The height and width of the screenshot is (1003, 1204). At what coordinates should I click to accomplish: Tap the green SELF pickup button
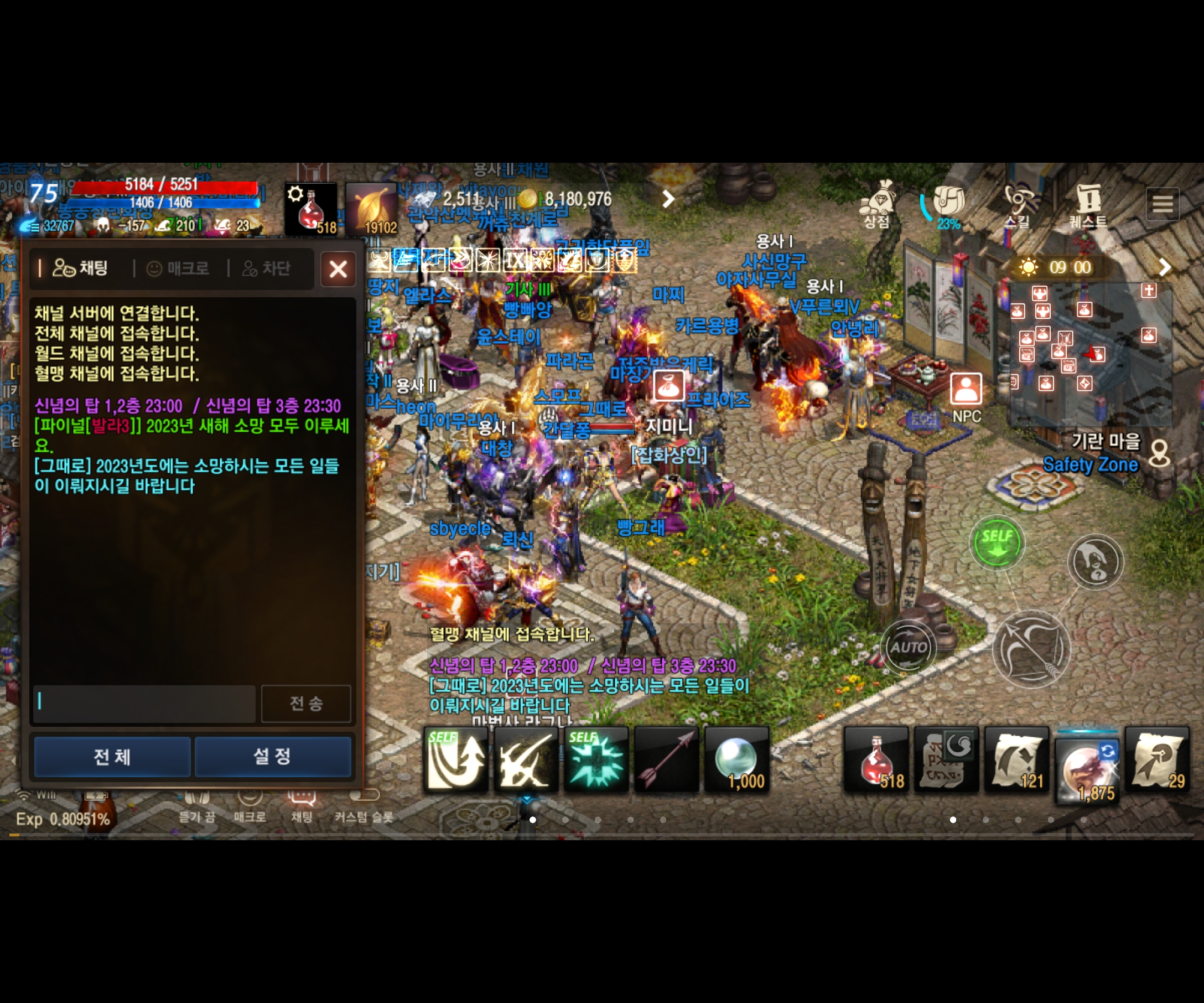[998, 542]
